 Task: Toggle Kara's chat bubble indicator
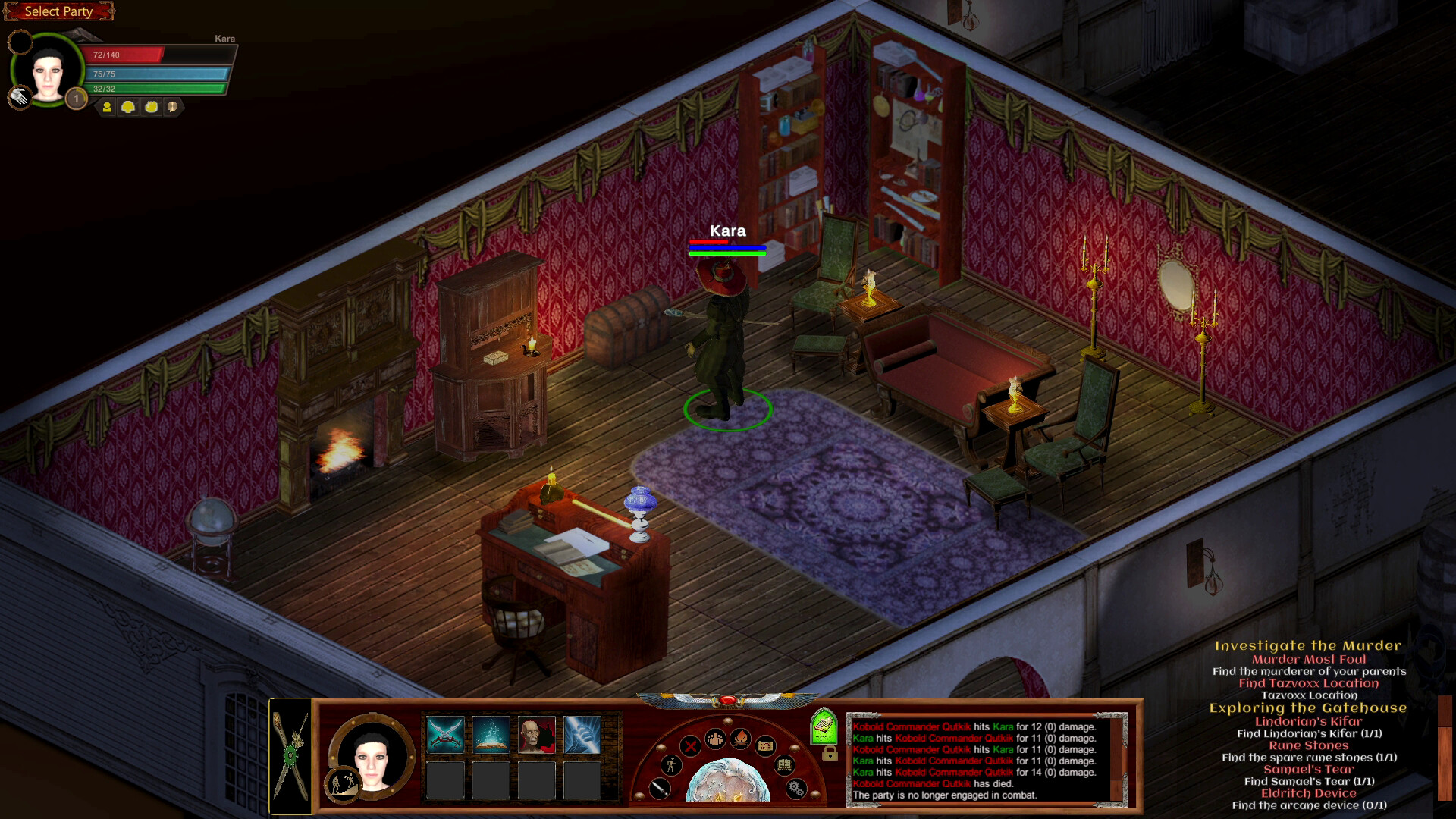click(x=171, y=107)
